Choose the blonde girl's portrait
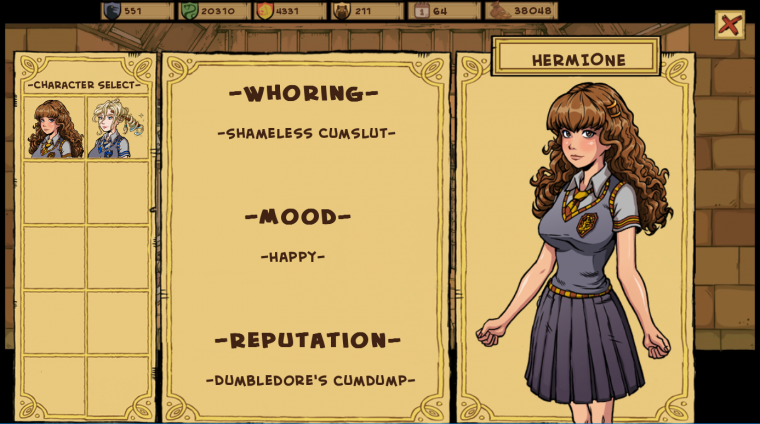The image size is (760, 424). coord(116,128)
